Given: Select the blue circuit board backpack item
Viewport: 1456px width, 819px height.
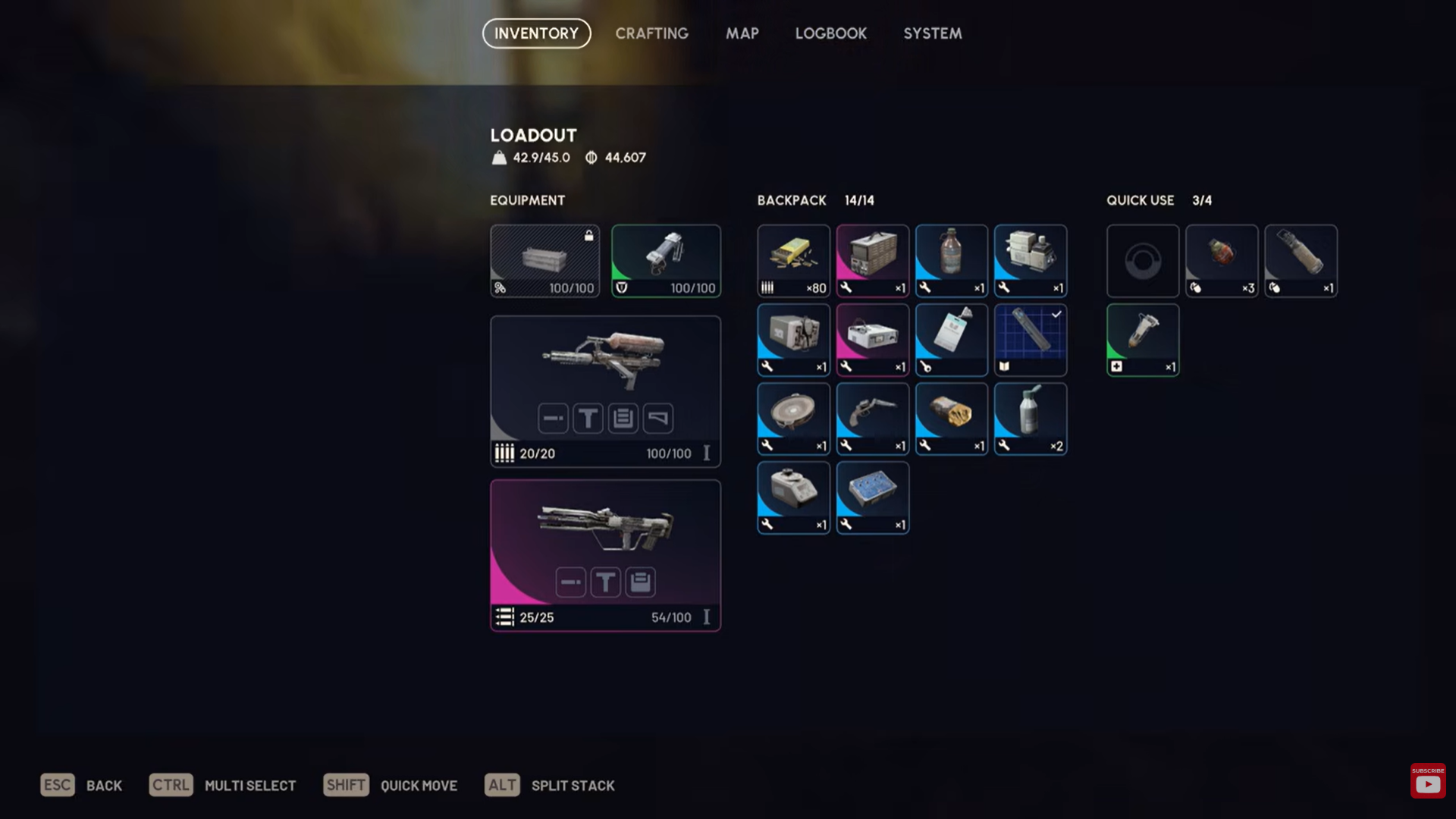Looking at the screenshot, I should [872, 497].
